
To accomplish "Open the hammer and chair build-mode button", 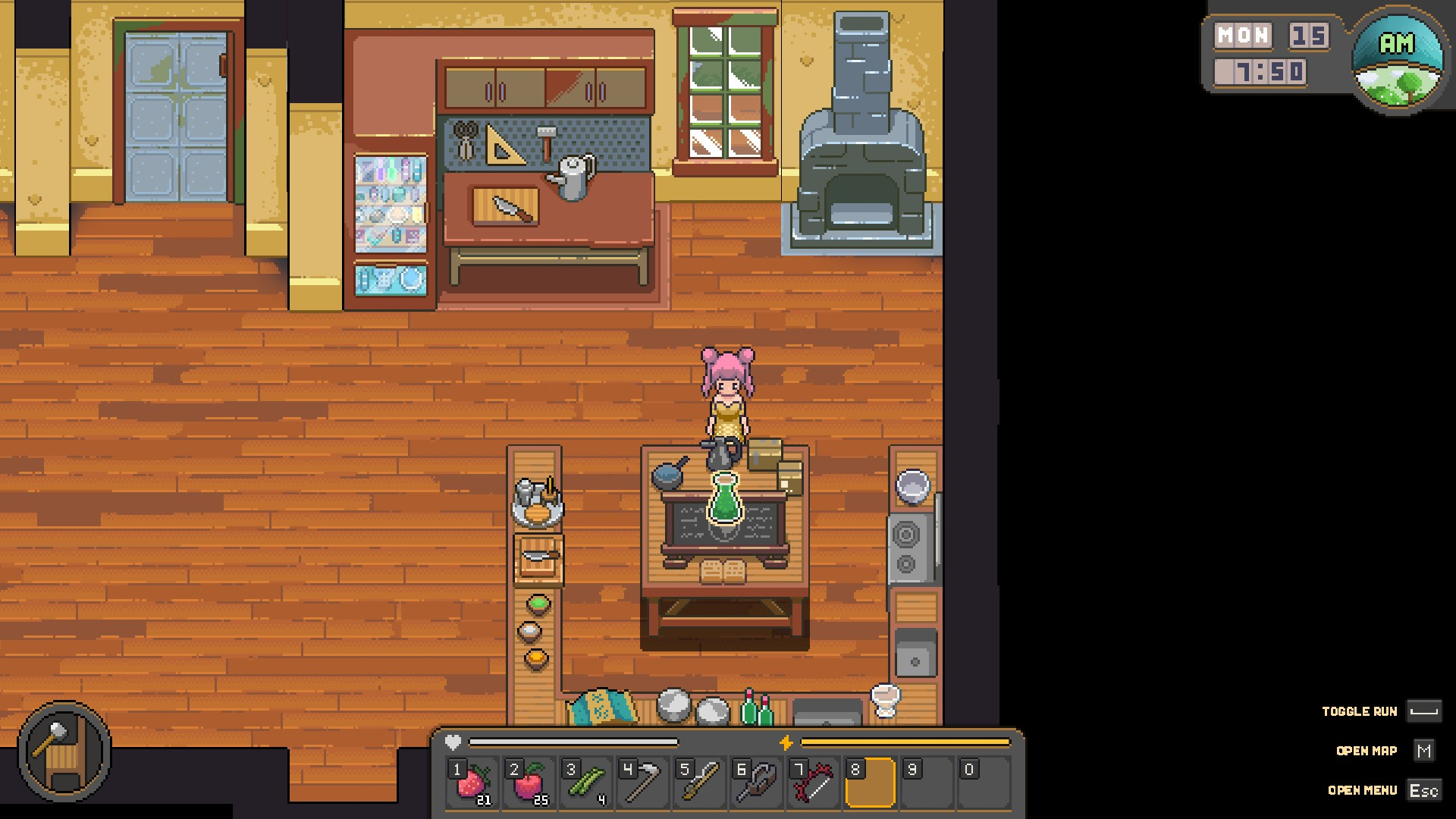I will click(64, 751).
